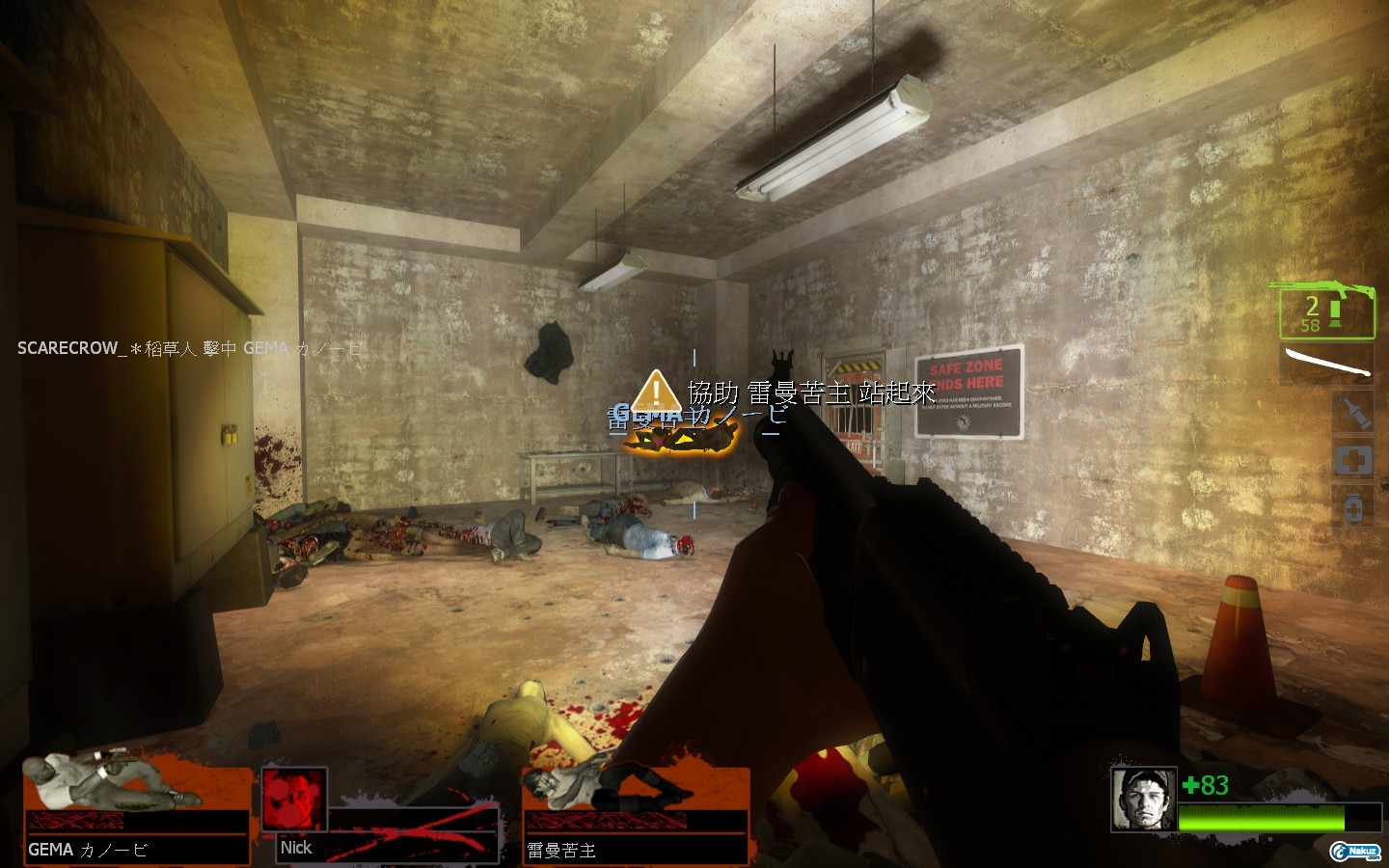This screenshot has height=868, width=1389.
Task: Click your own survivor portrait
Action: [1143, 800]
